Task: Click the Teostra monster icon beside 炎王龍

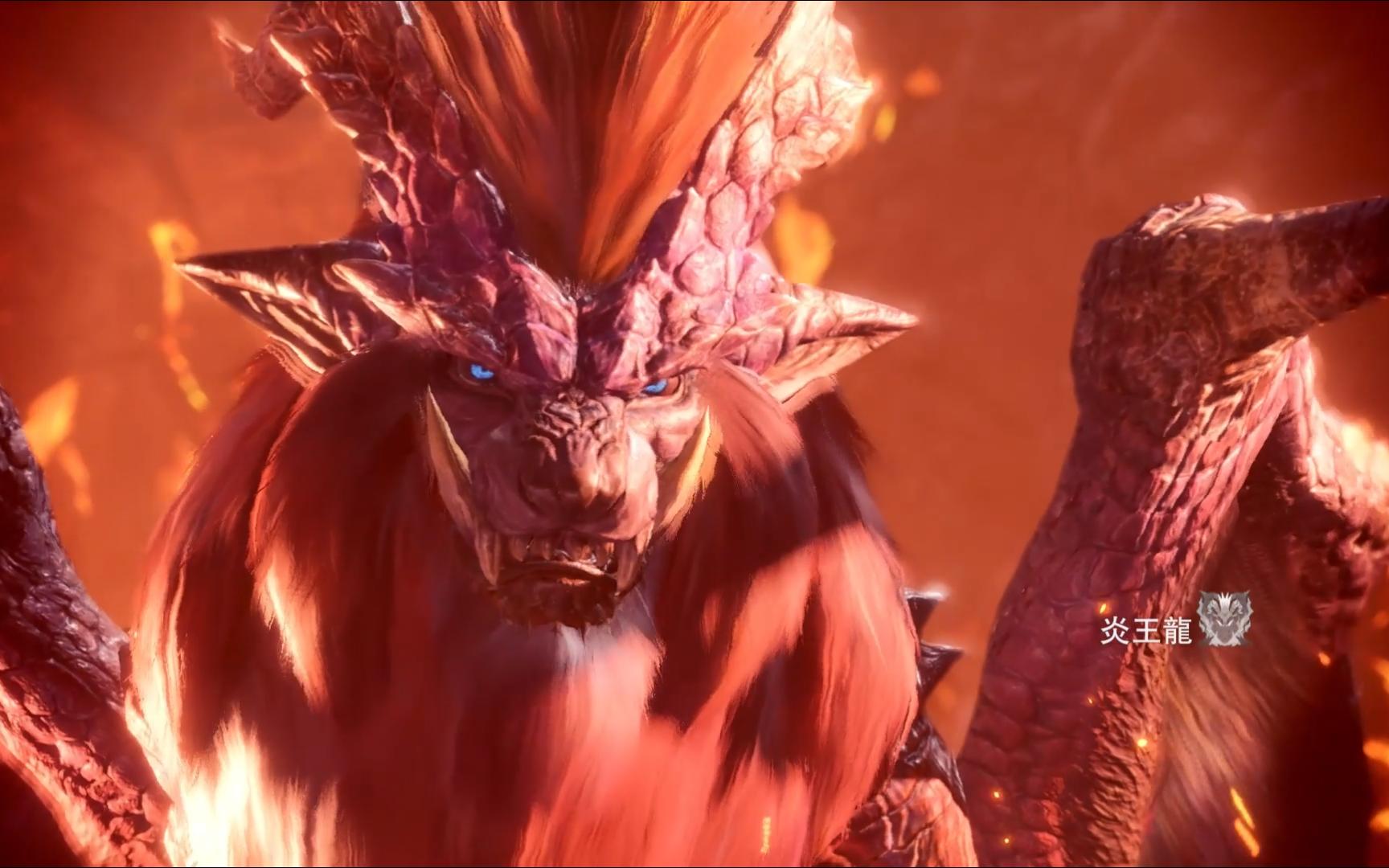Action: (1224, 620)
